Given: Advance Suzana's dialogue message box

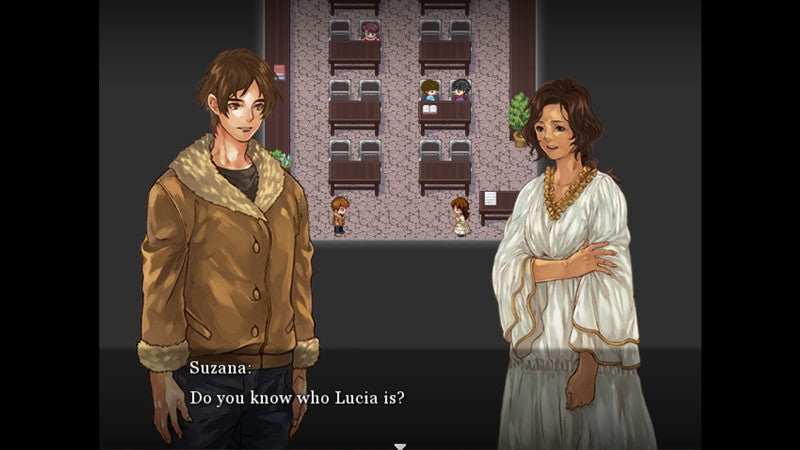Looking at the screenshot, I should 400,397.
